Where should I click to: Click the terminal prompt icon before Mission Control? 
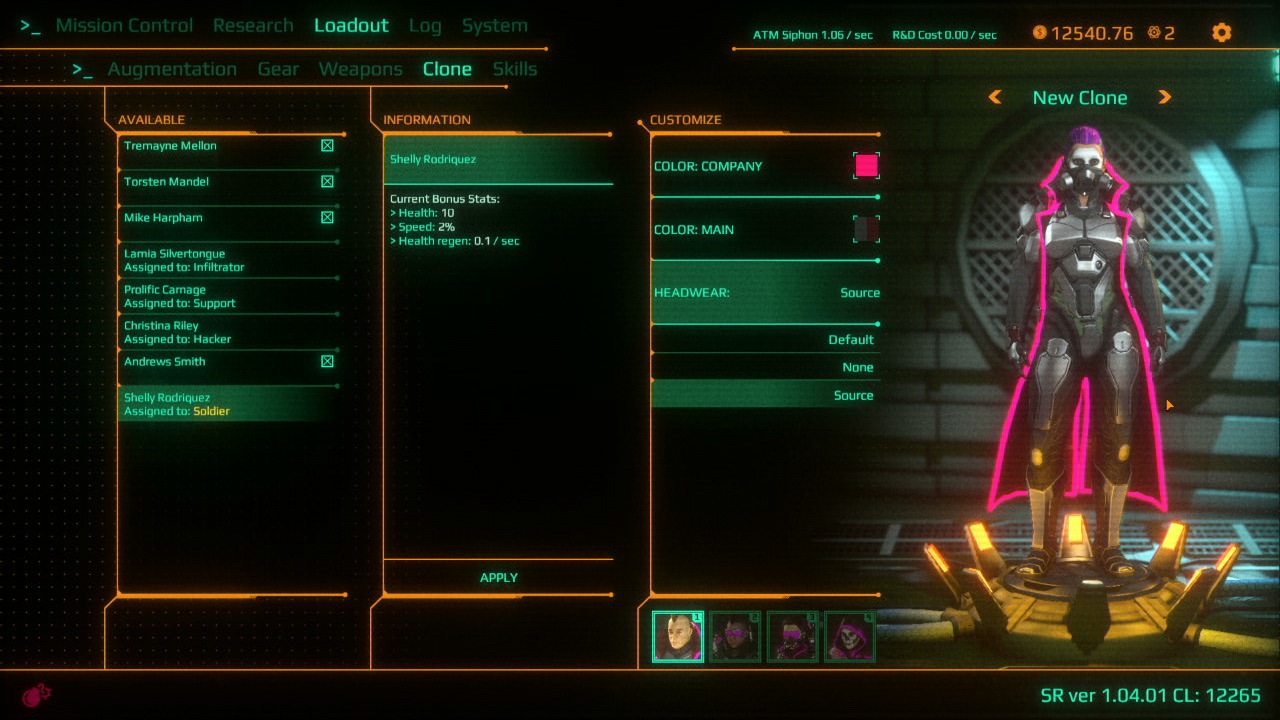pyautogui.click(x=29, y=25)
